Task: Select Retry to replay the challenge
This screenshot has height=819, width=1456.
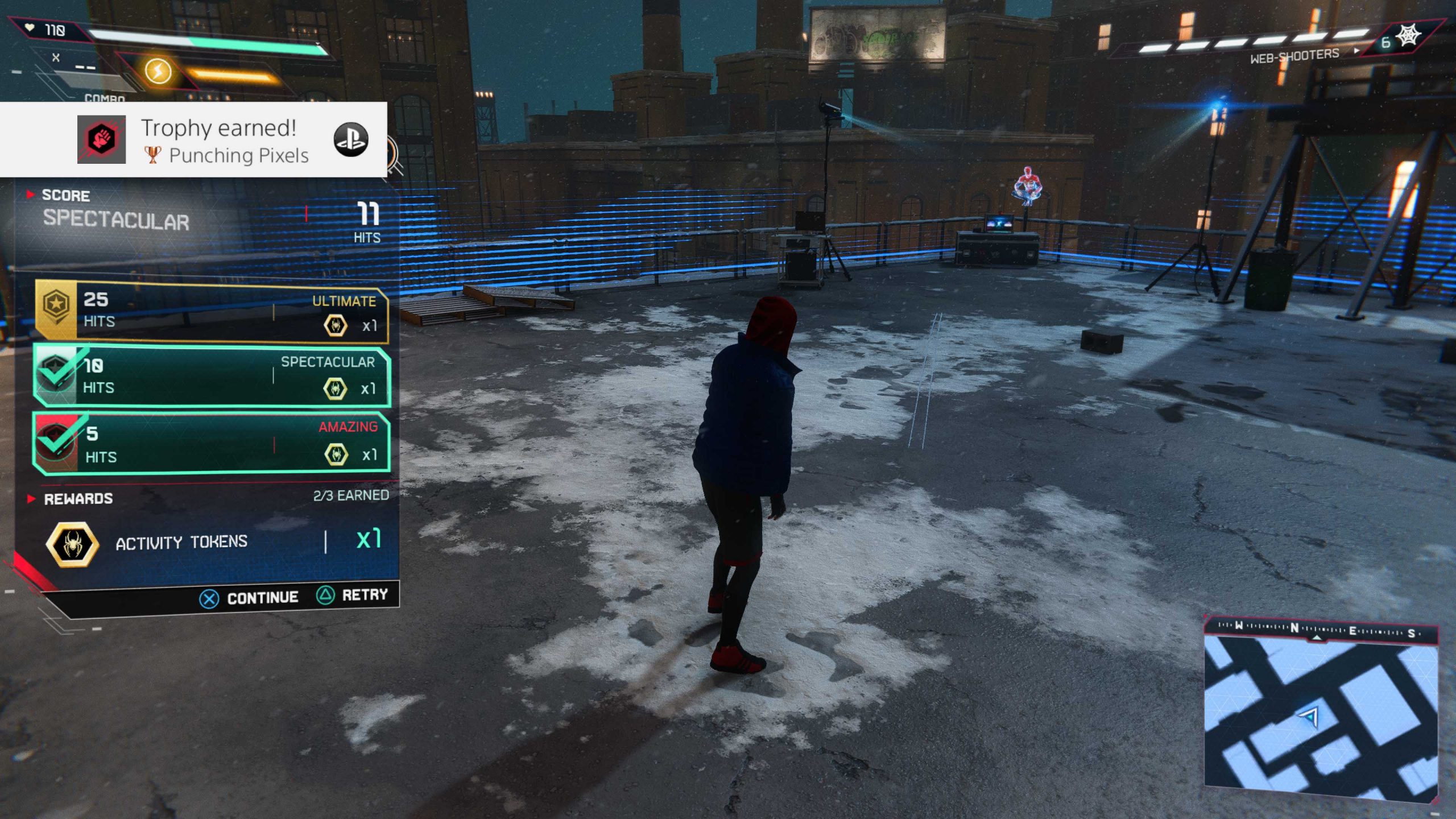Action: coord(353,595)
